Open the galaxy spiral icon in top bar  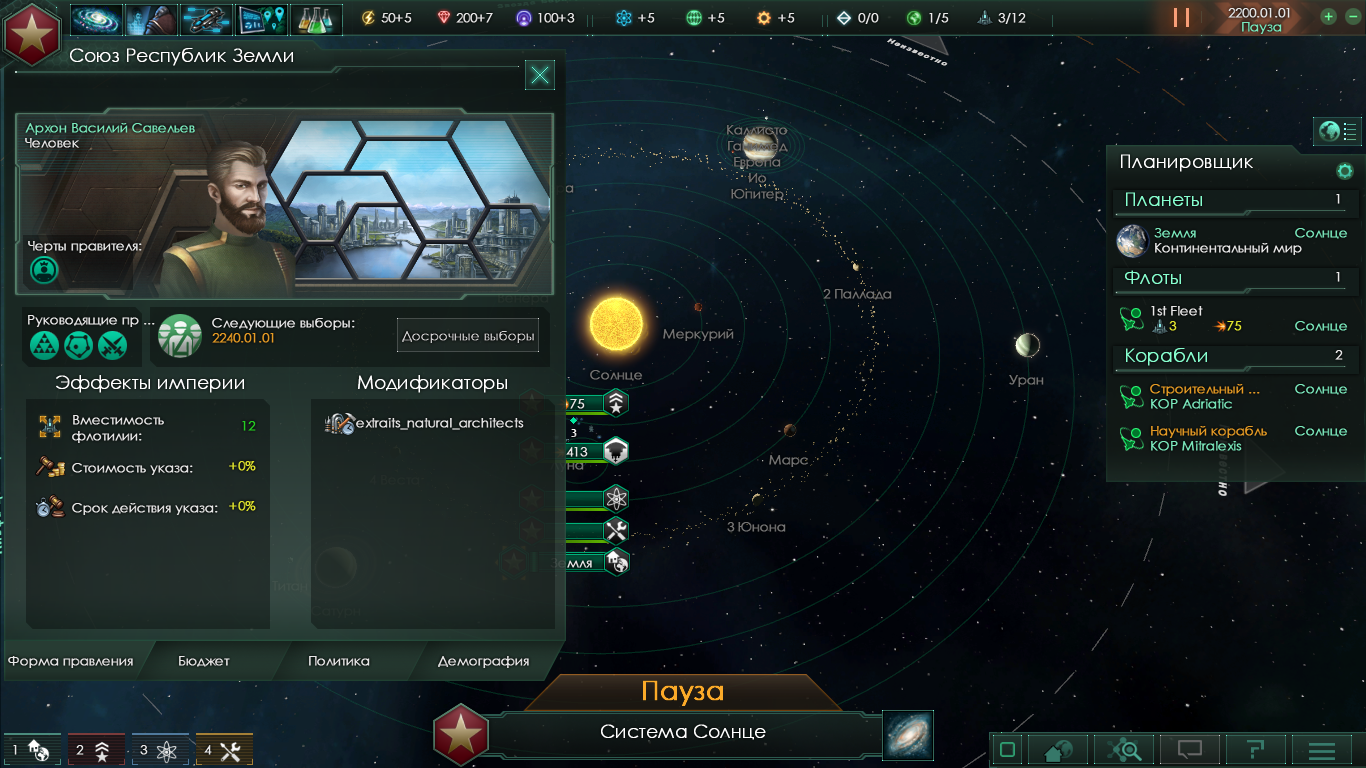pos(97,19)
